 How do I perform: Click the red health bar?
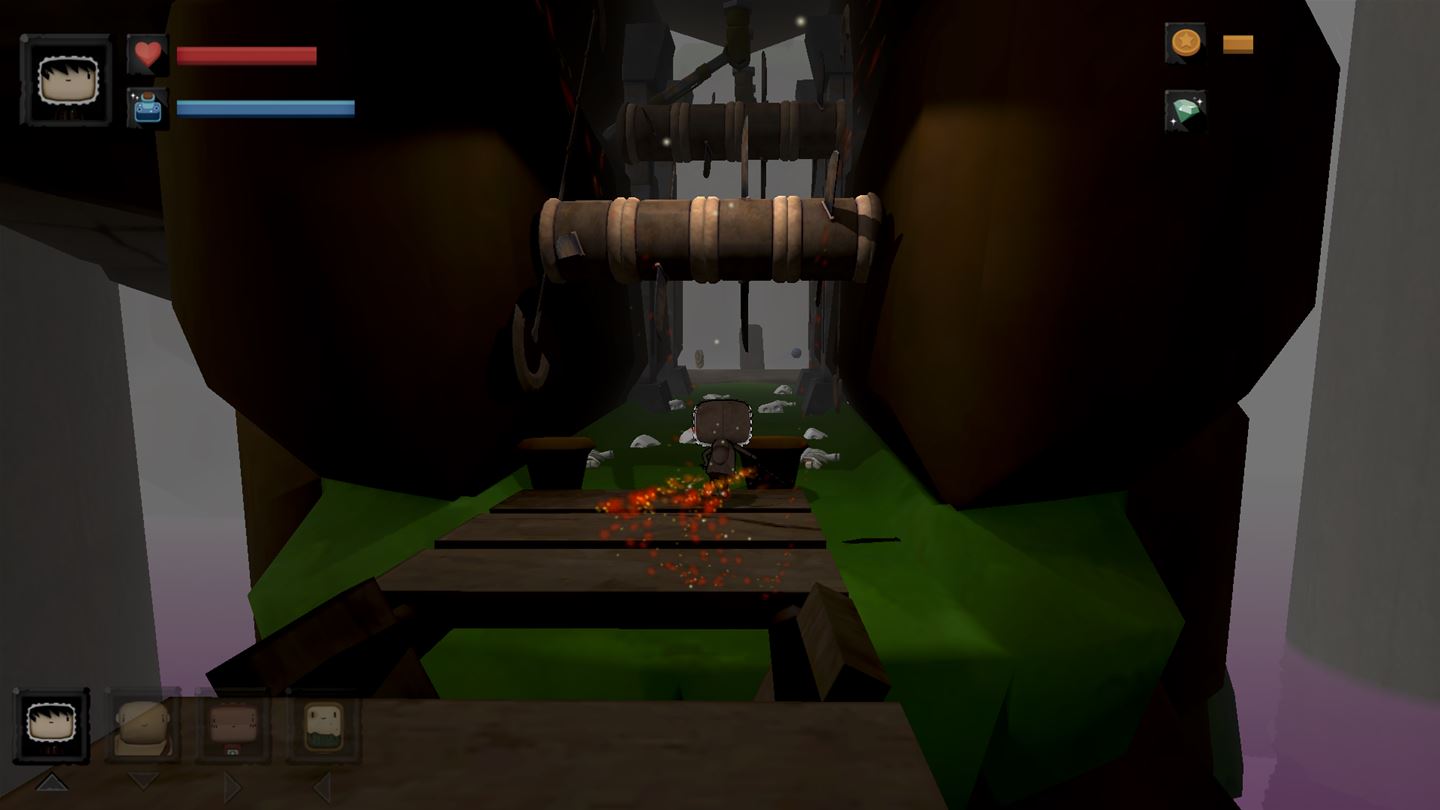245,55
